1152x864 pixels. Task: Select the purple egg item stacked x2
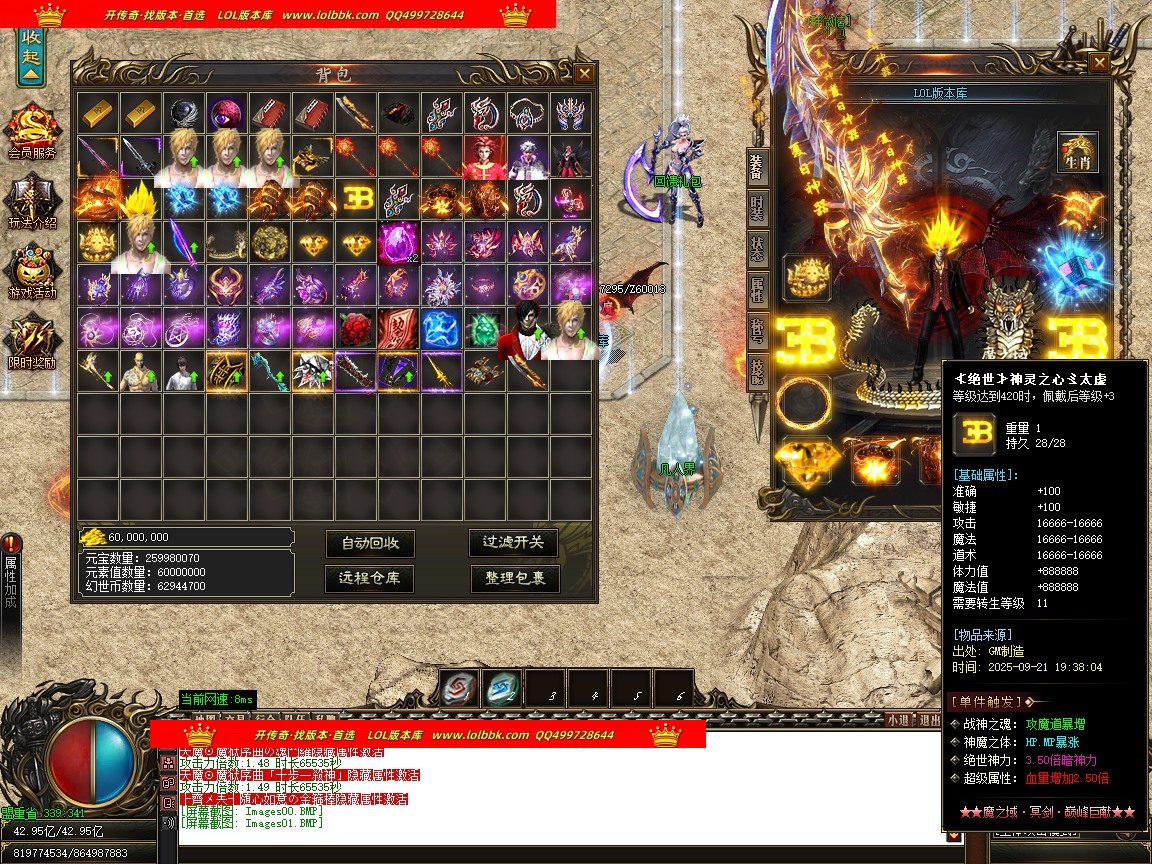tap(399, 243)
